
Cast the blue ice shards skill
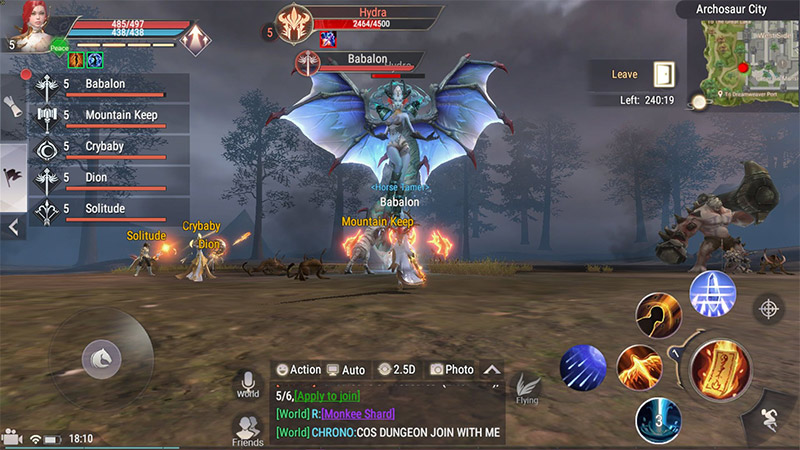[583, 368]
